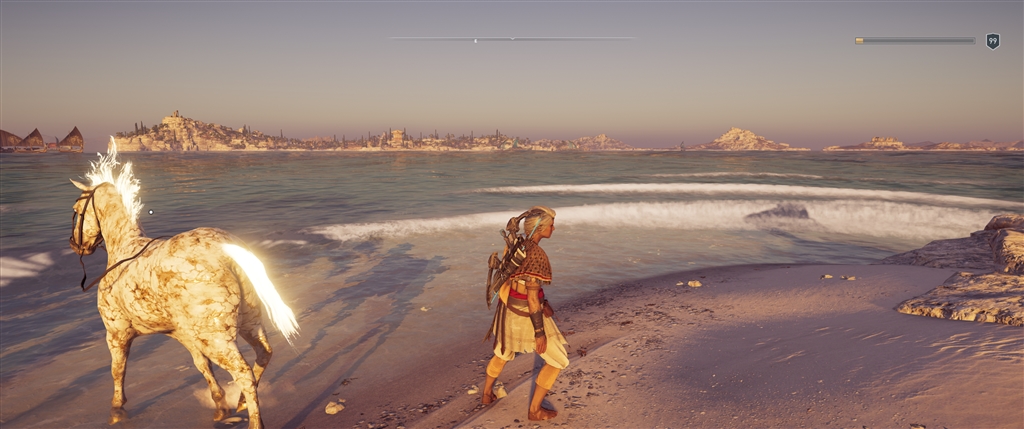Click the compass bar at top
The image size is (1024, 429).
511,39
